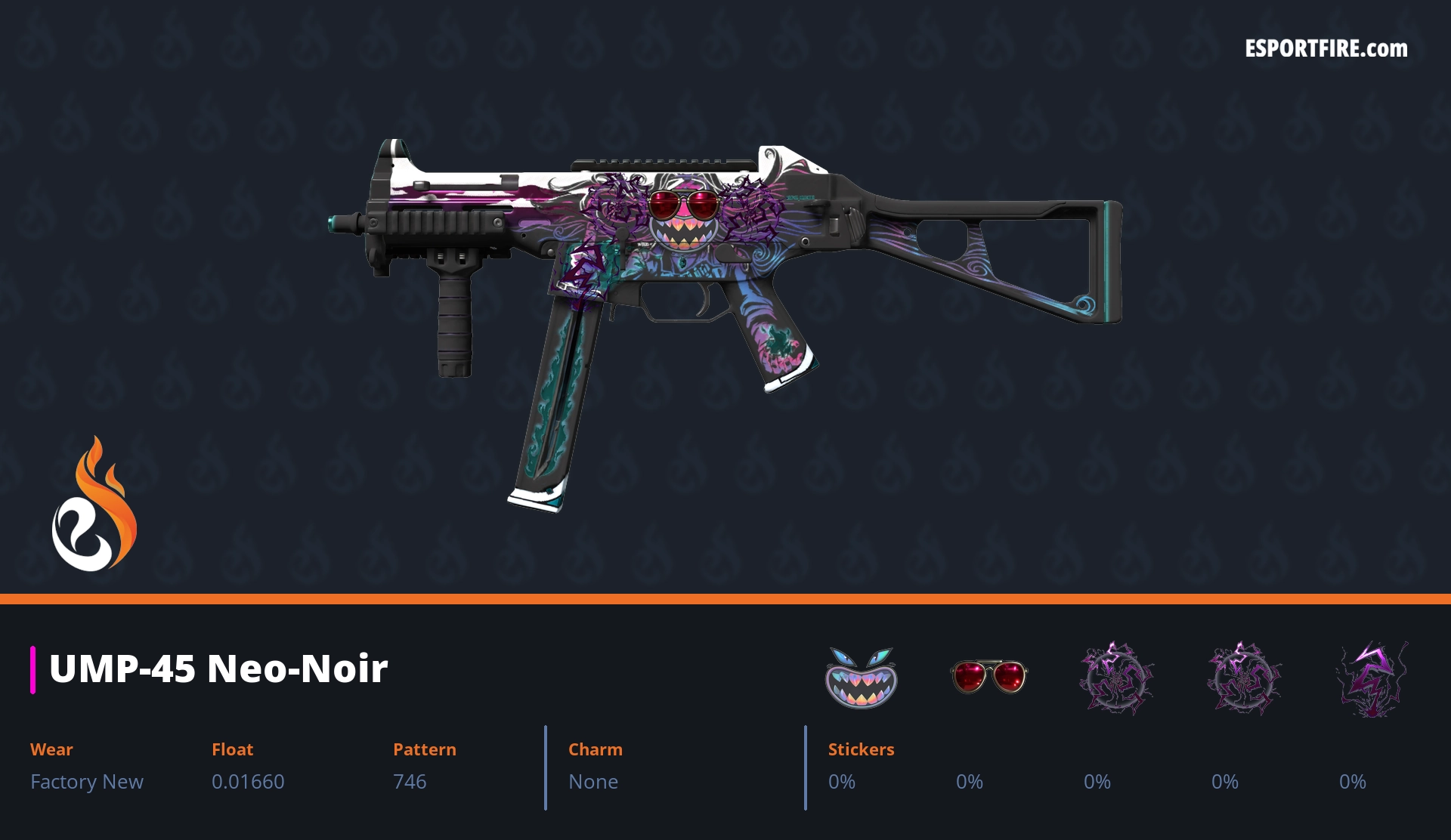Viewport: 1451px width, 840px height.
Task: Select the grinning monster face sticker
Action: 861,677
